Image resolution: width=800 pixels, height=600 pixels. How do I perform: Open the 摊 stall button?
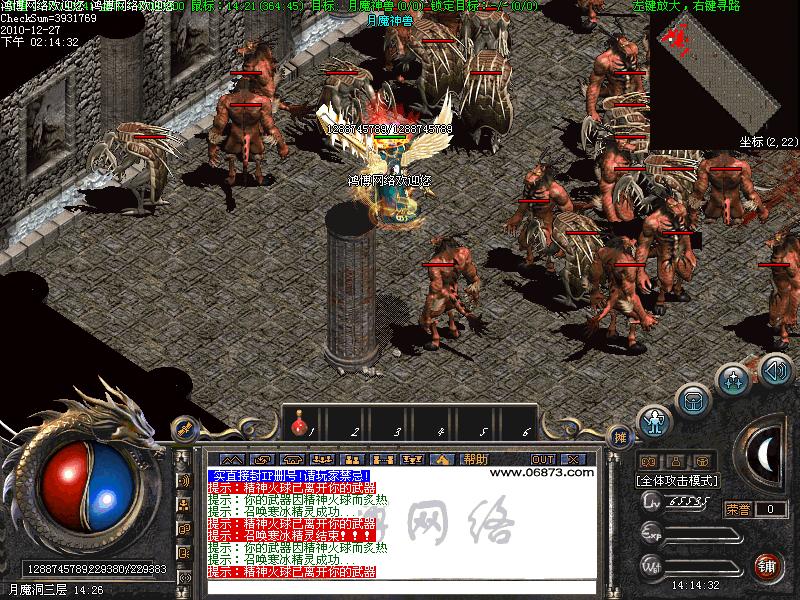tap(620, 436)
